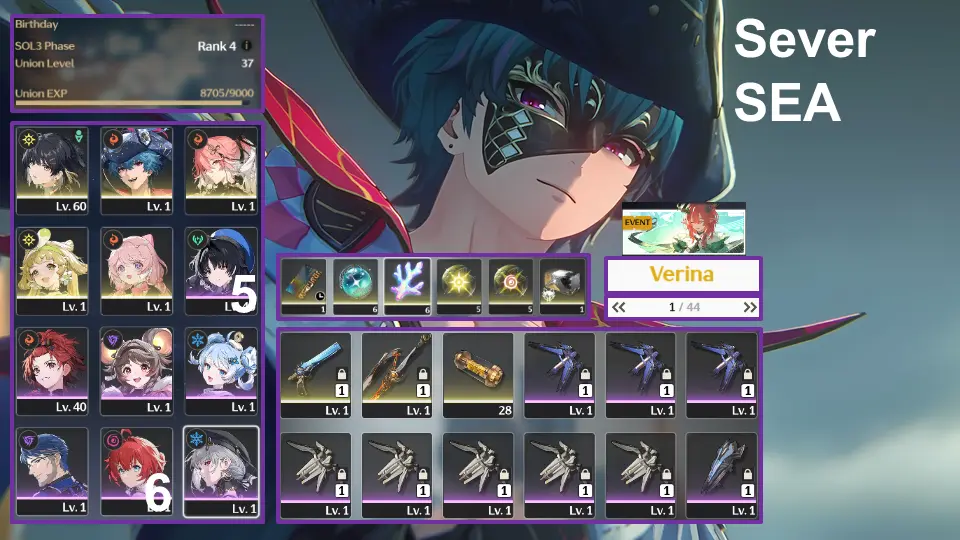The image size is (960, 540).
Task: Go to the next page arrow
Action: click(749, 307)
